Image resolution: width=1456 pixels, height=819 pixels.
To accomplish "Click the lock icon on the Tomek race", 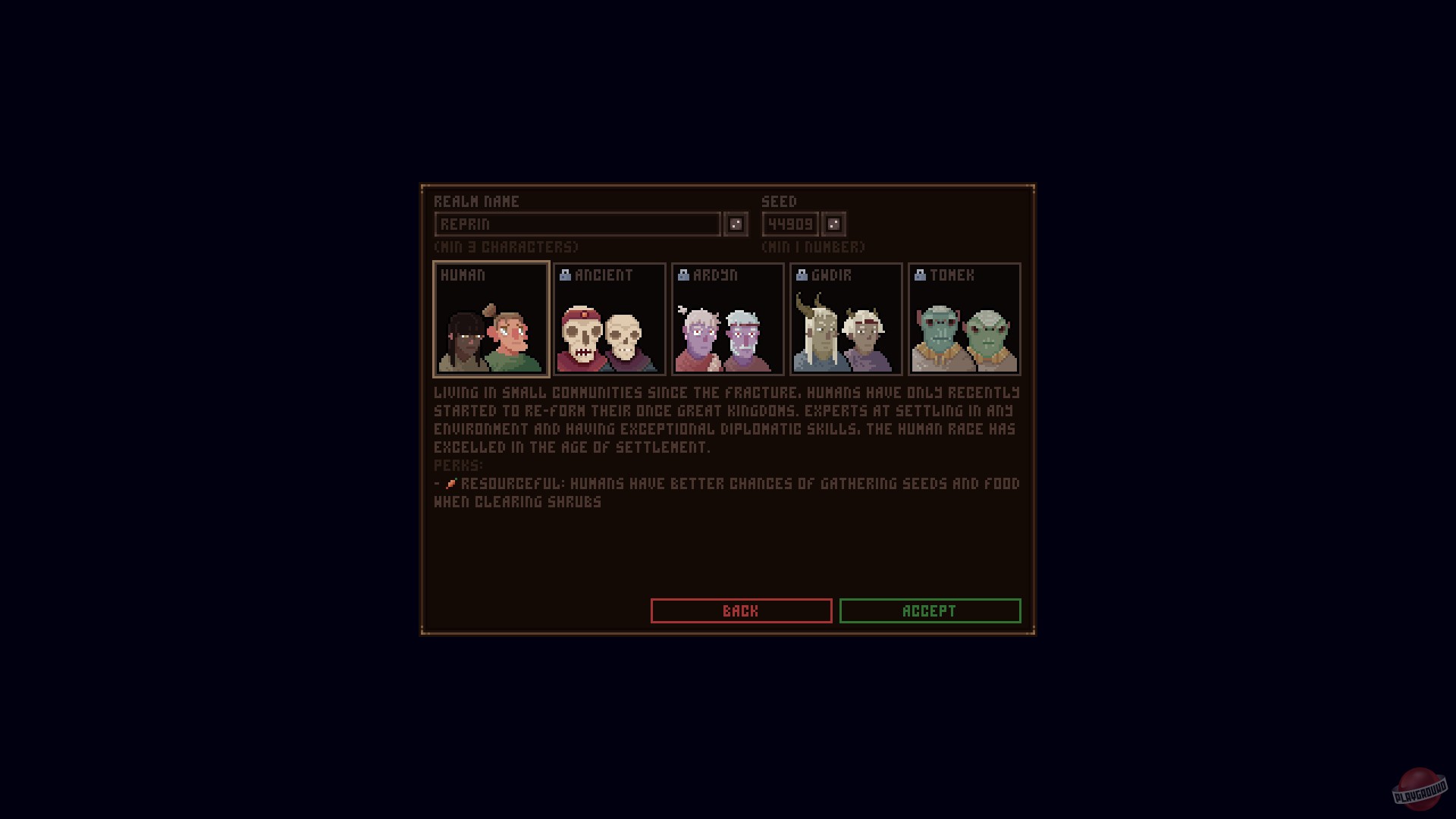I will click(x=920, y=275).
